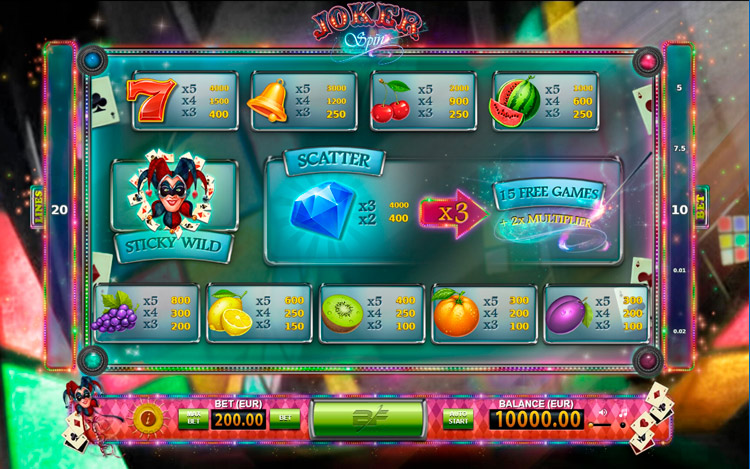The width and height of the screenshot is (750, 469).
Task: Open the paytable info button
Action: [x=147, y=417]
